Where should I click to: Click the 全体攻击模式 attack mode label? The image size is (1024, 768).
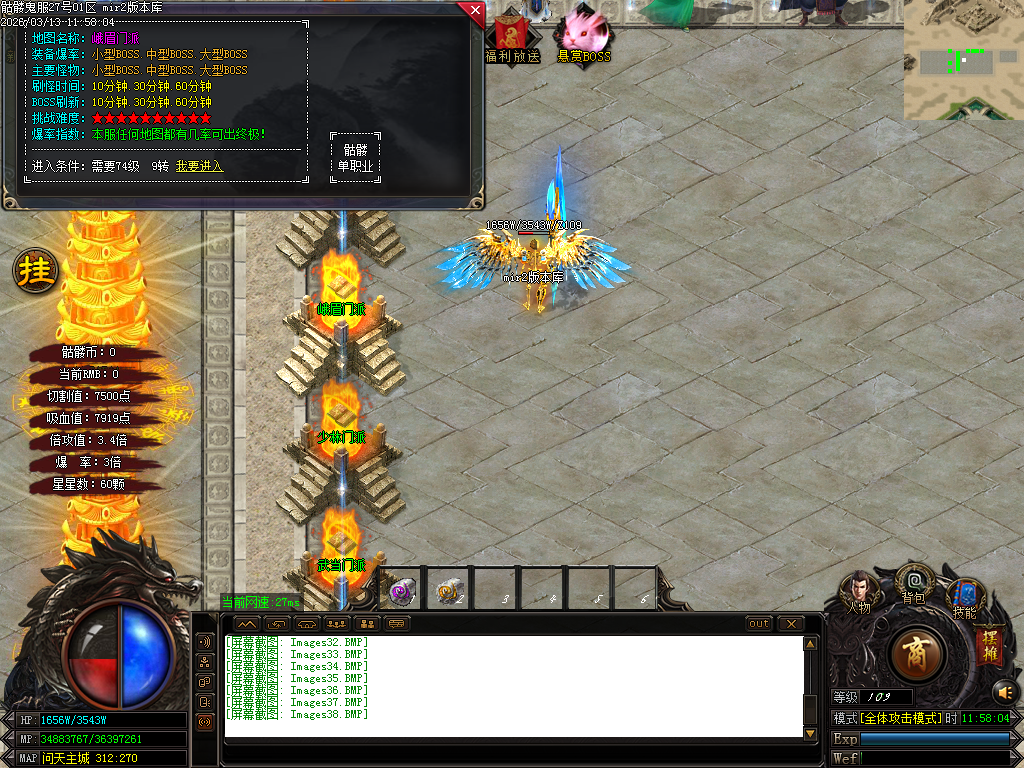pos(899,718)
